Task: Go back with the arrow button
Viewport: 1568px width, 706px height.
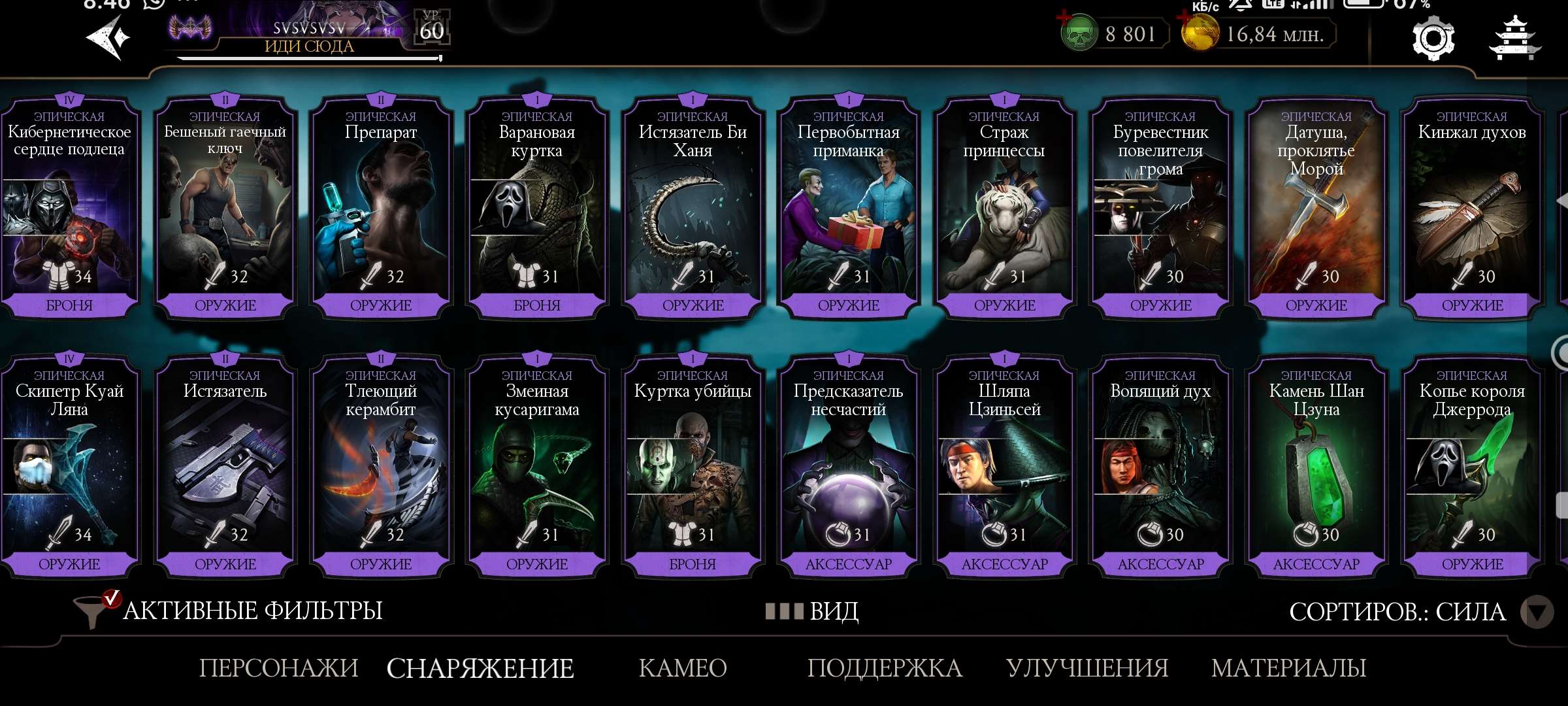Action: [108, 37]
